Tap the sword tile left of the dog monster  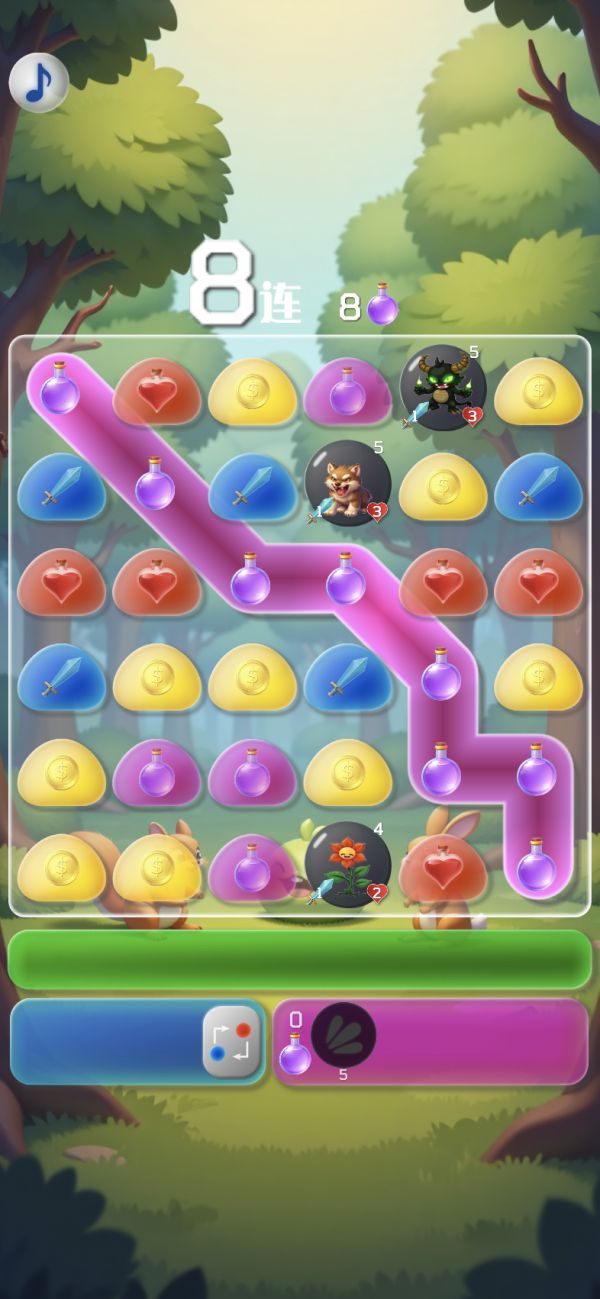point(252,485)
